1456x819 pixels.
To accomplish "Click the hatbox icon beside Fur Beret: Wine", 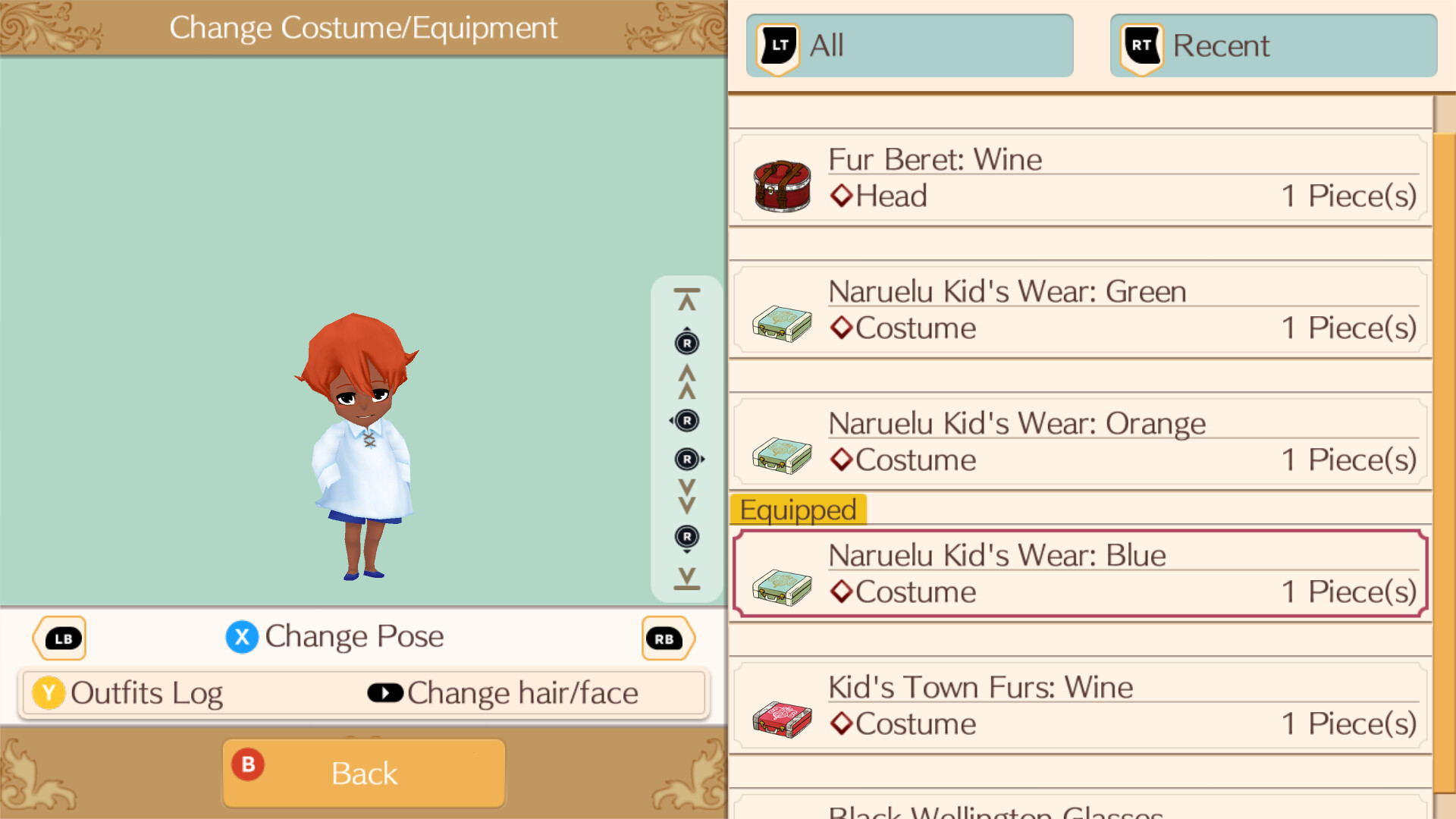I will coord(781,184).
